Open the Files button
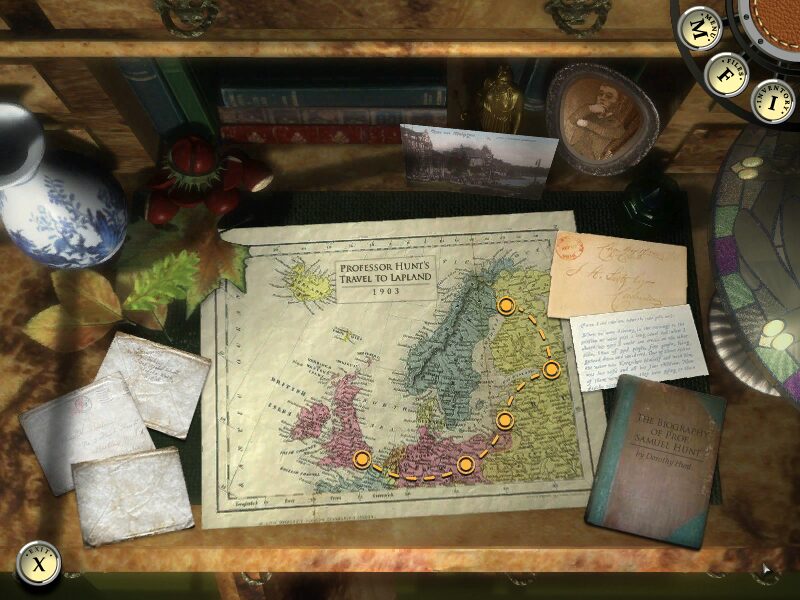The image size is (800, 600). coord(727,72)
